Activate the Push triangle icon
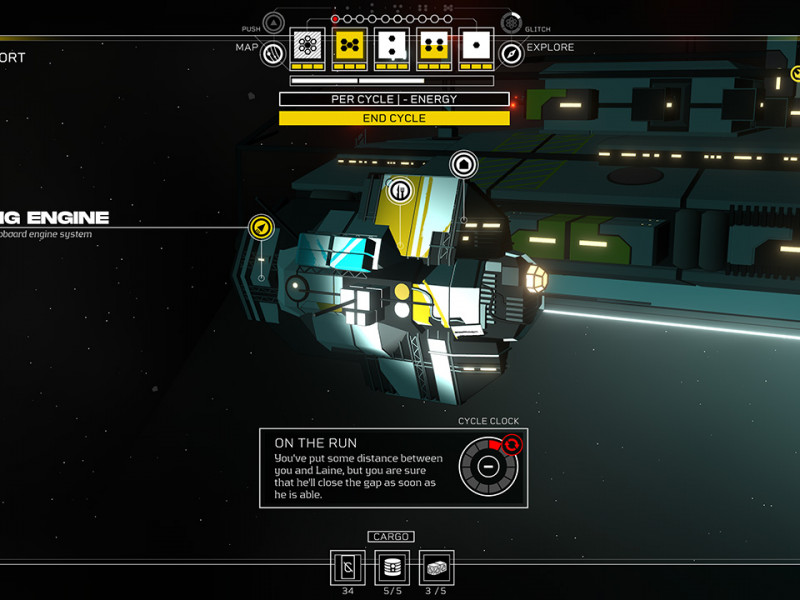Viewport: 800px width, 600px height. (273, 22)
